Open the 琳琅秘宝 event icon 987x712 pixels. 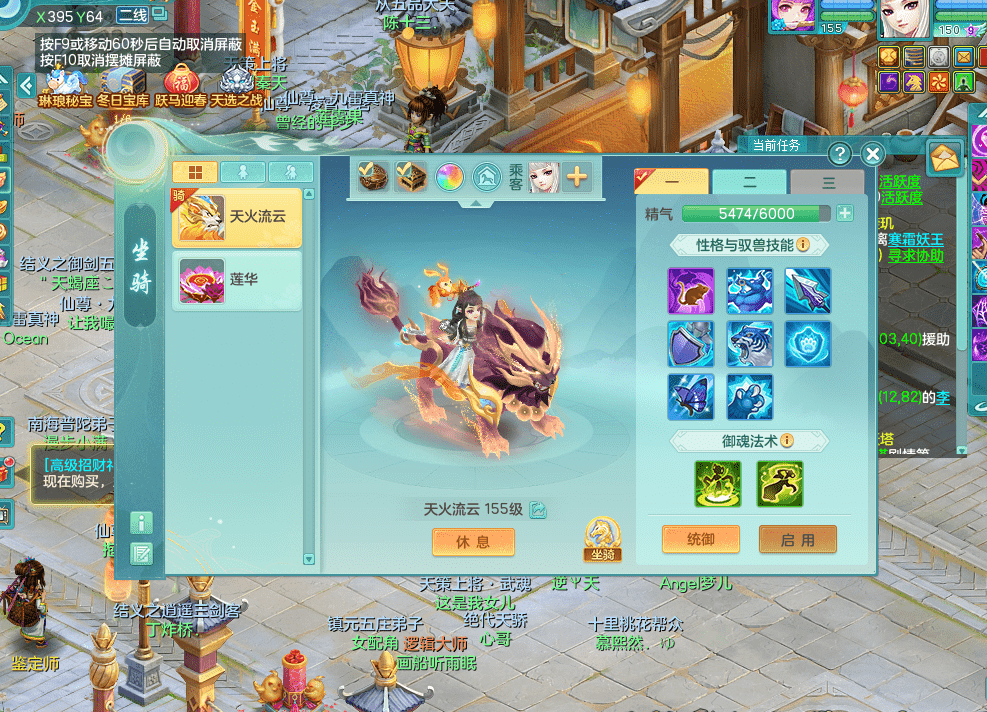(x=64, y=84)
